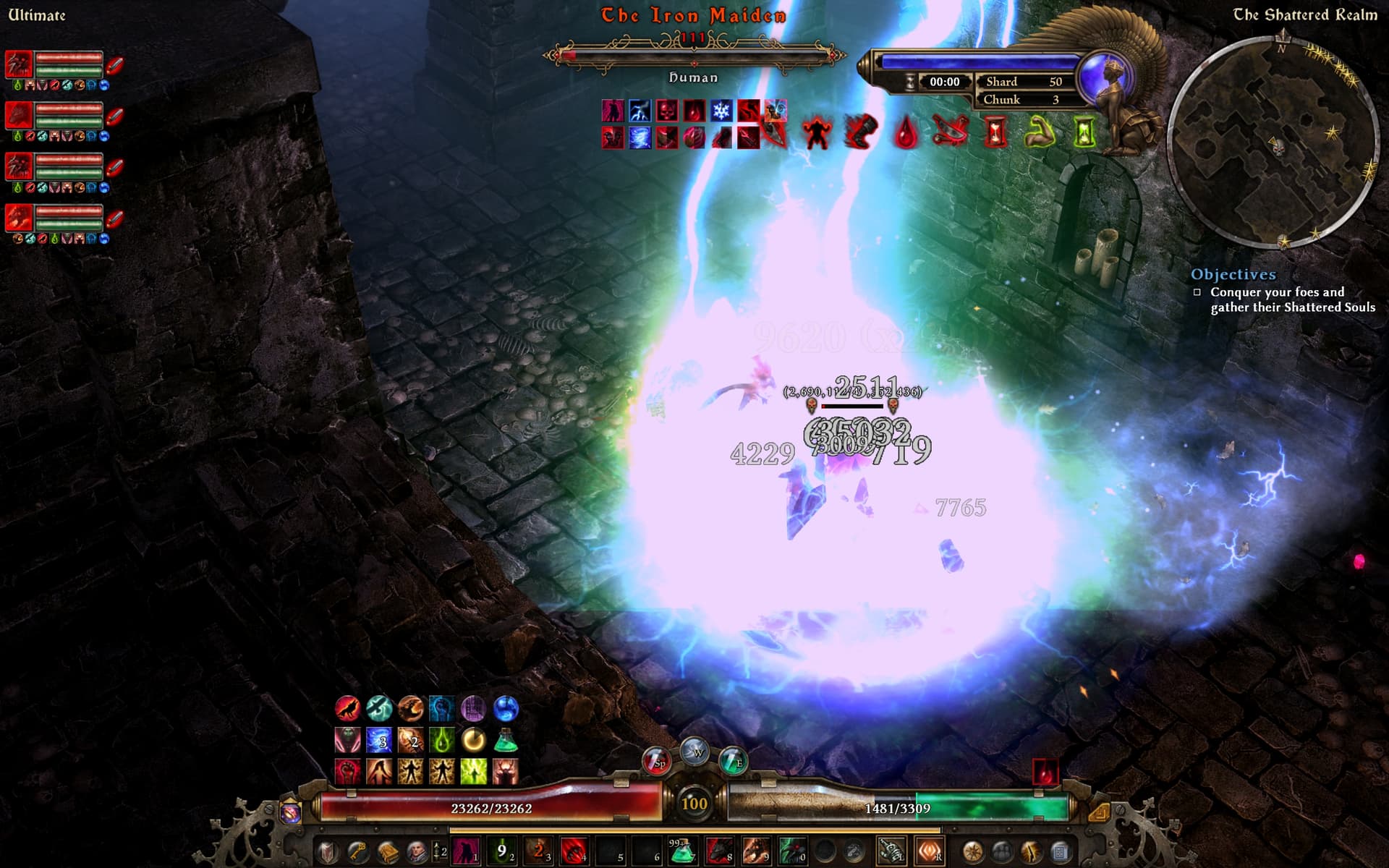Screen dimensions: 1389x868
Task: Select the first pet portrait
Action: click(x=20, y=65)
